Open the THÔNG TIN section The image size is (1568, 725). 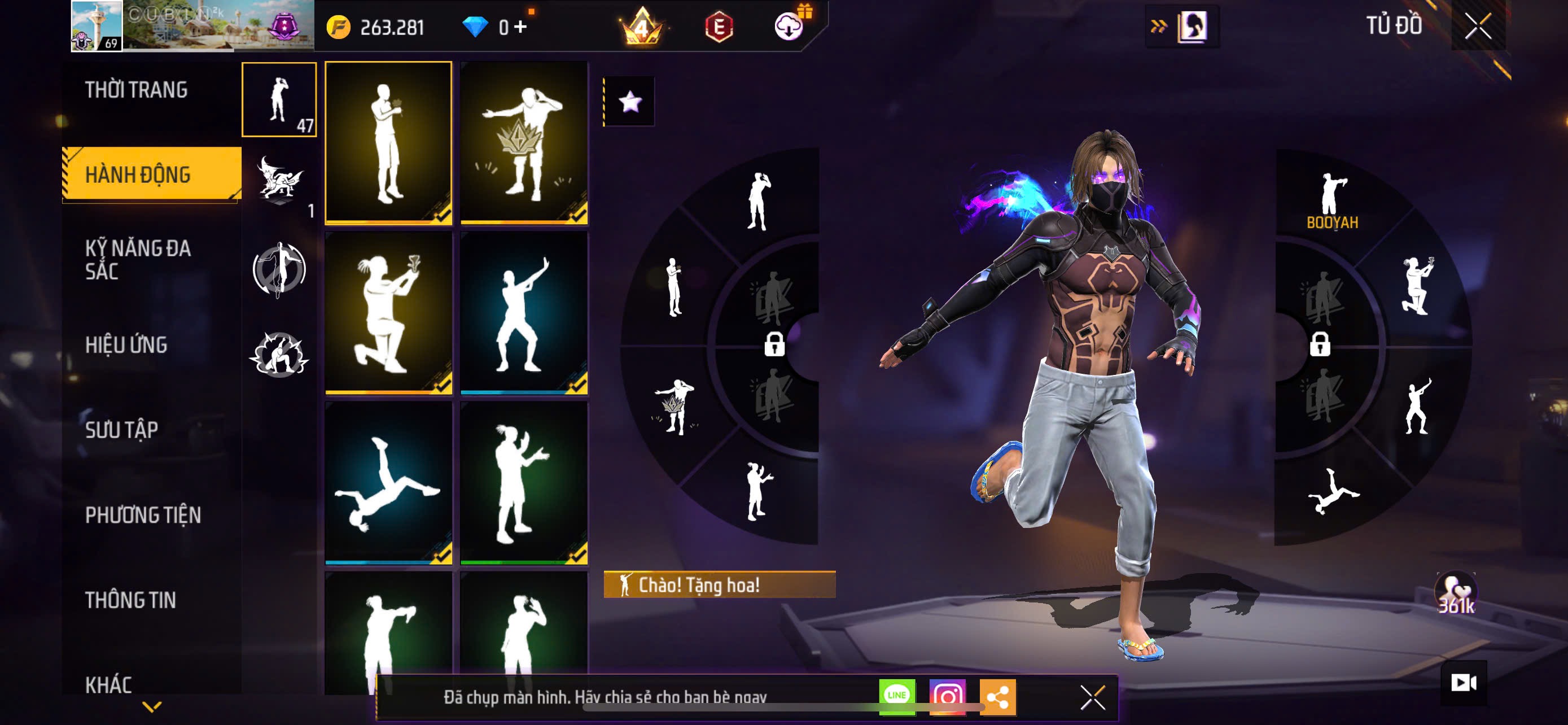(x=130, y=600)
